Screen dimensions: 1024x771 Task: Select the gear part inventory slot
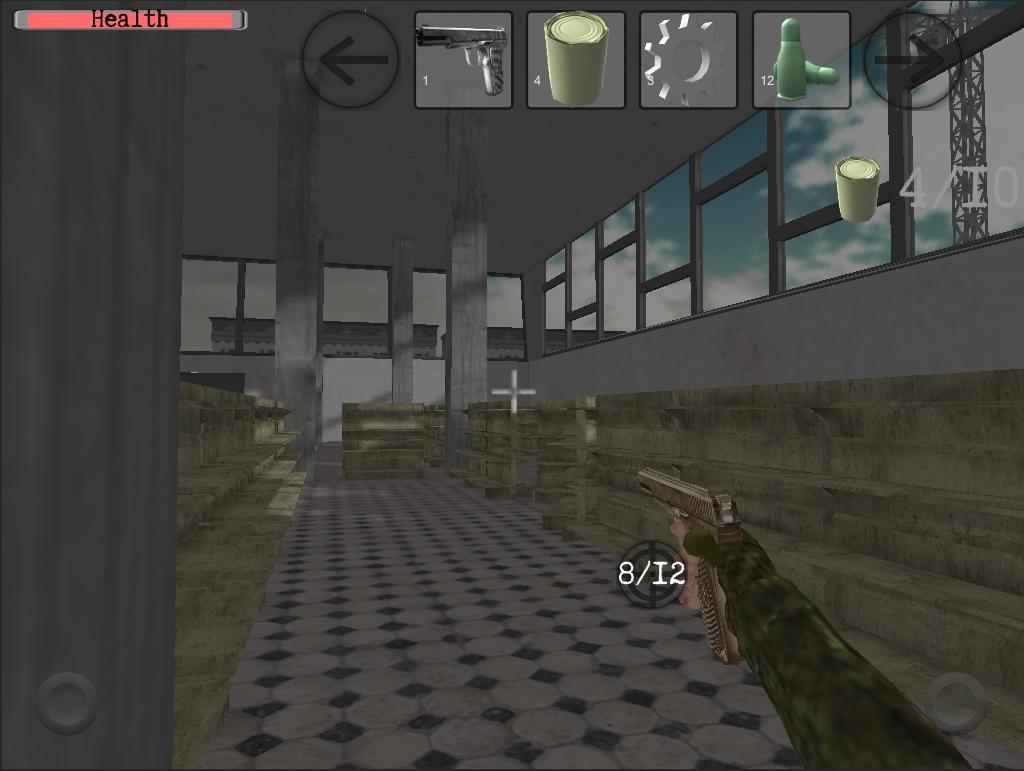[x=688, y=60]
